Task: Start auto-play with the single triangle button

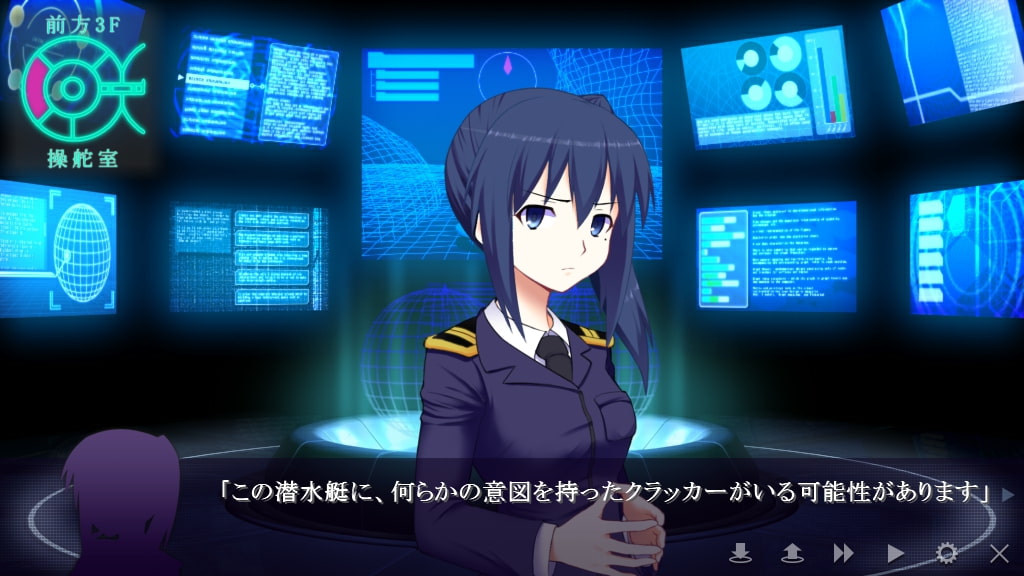Action: pyautogui.click(x=895, y=552)
